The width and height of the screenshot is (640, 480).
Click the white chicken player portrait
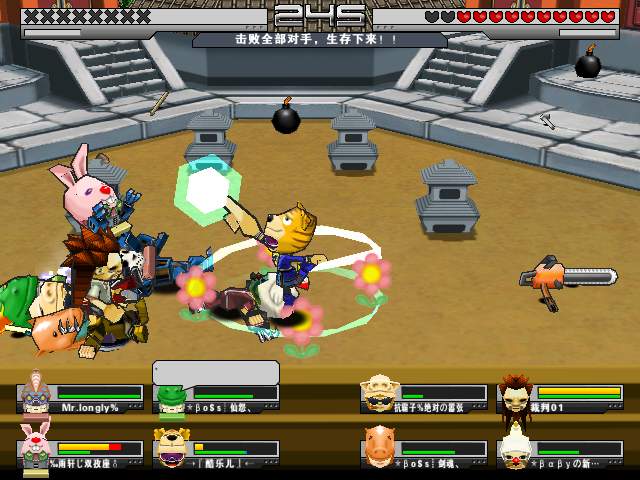515,447
